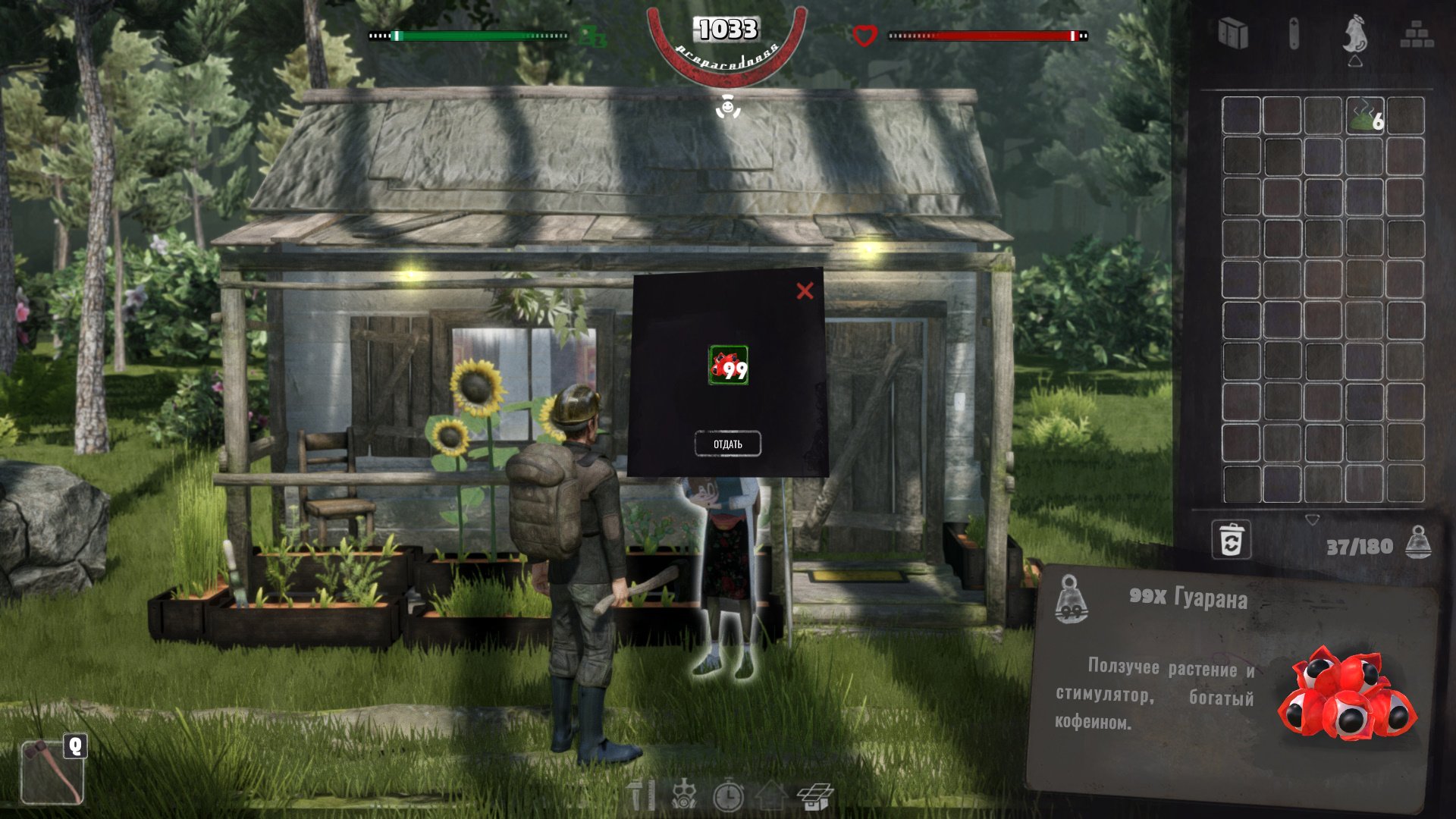
Task: Switch to the bitten pear food tab
Action: [1354, 34]
